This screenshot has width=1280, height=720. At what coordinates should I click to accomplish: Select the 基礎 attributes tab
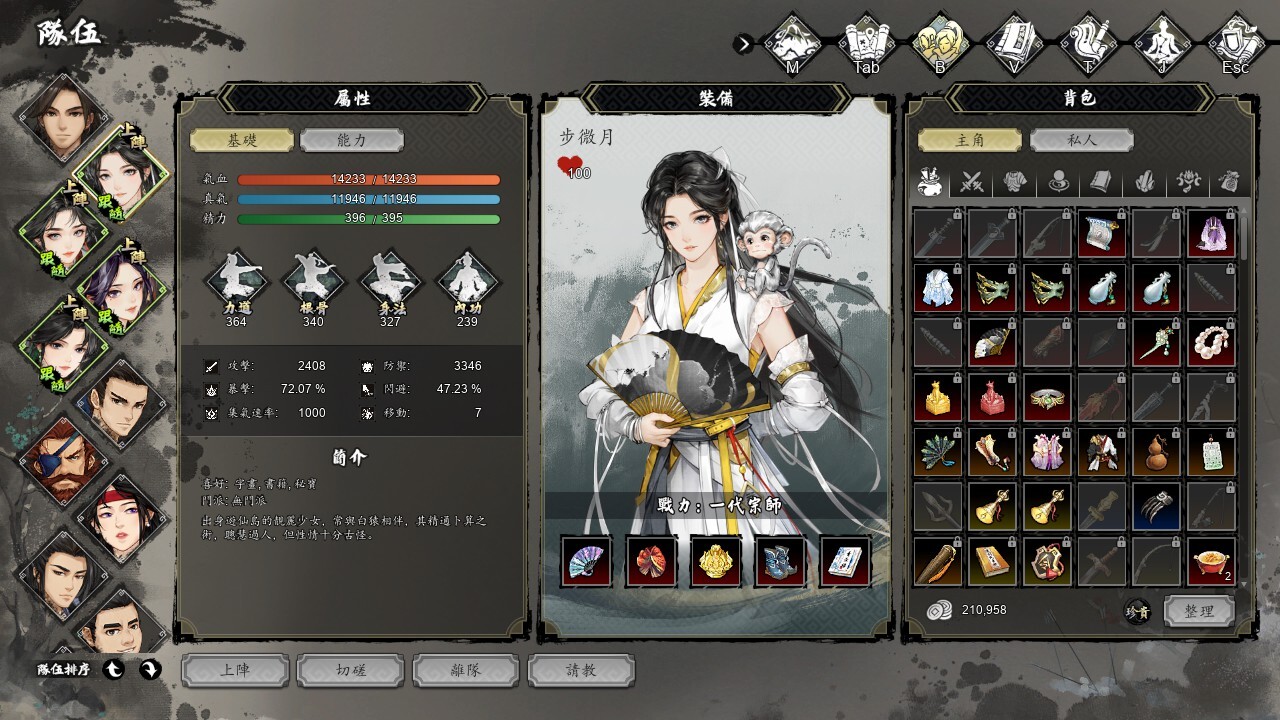click(242, 140)
